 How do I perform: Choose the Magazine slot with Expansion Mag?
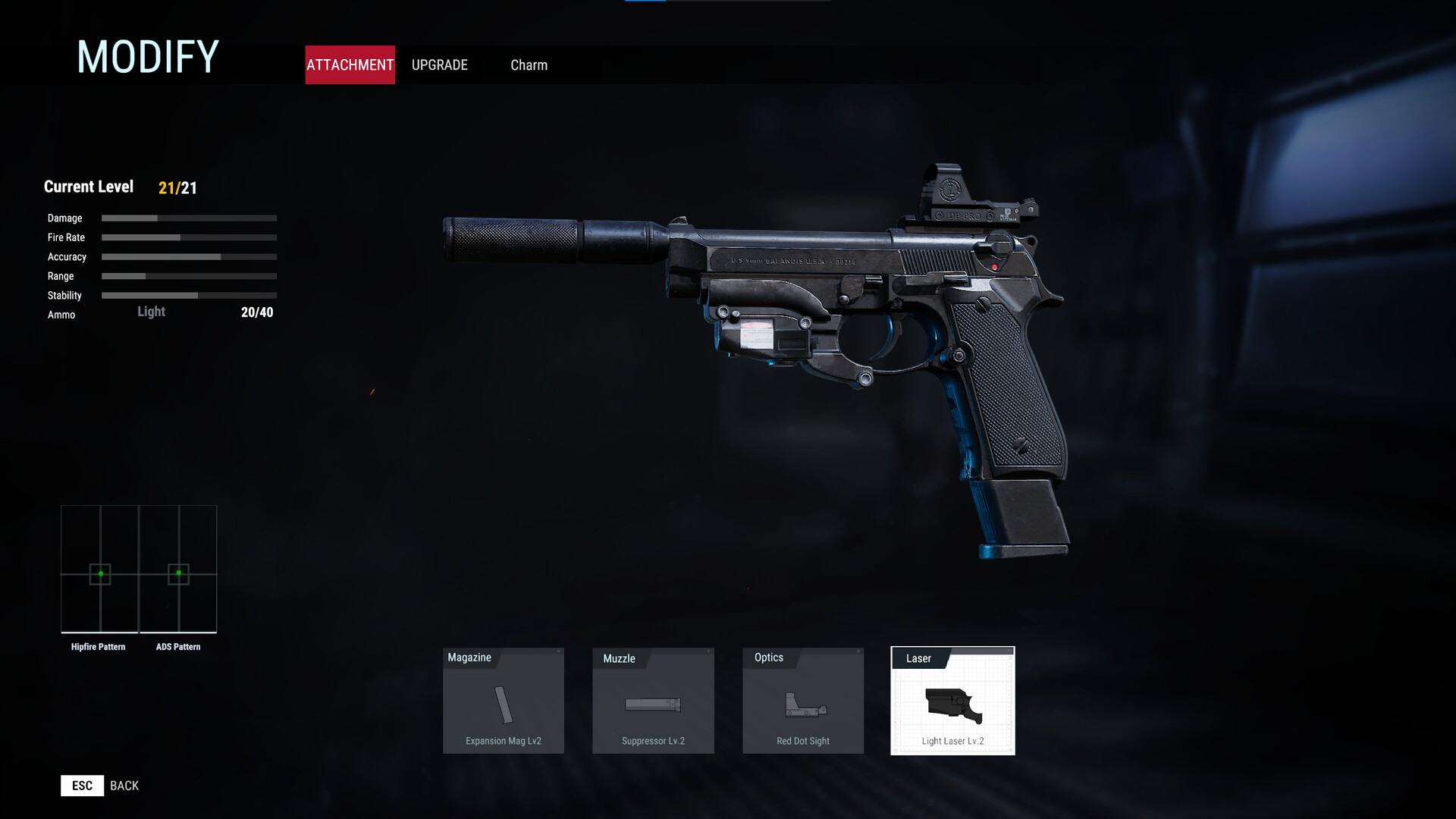click(x=504, y=701)
